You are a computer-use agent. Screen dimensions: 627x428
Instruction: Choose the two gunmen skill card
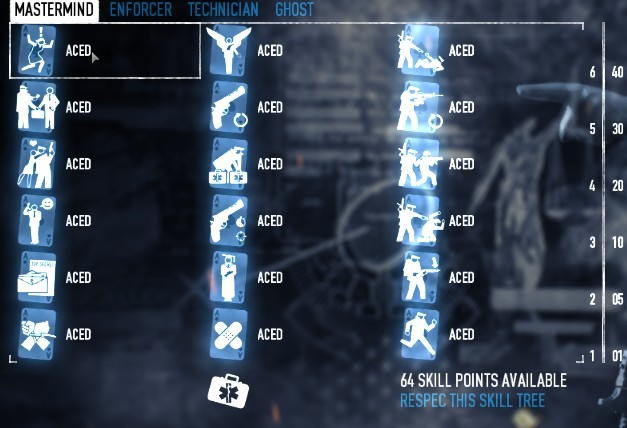click(420, 164)
